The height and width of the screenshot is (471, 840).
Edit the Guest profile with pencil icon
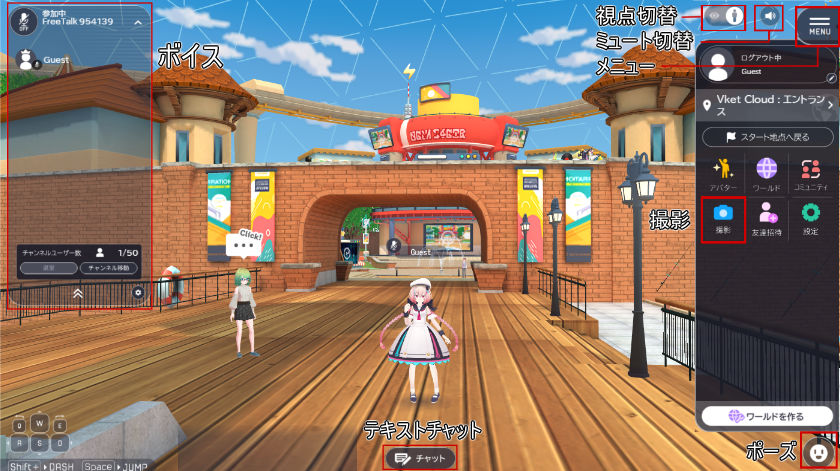point(831,77)
